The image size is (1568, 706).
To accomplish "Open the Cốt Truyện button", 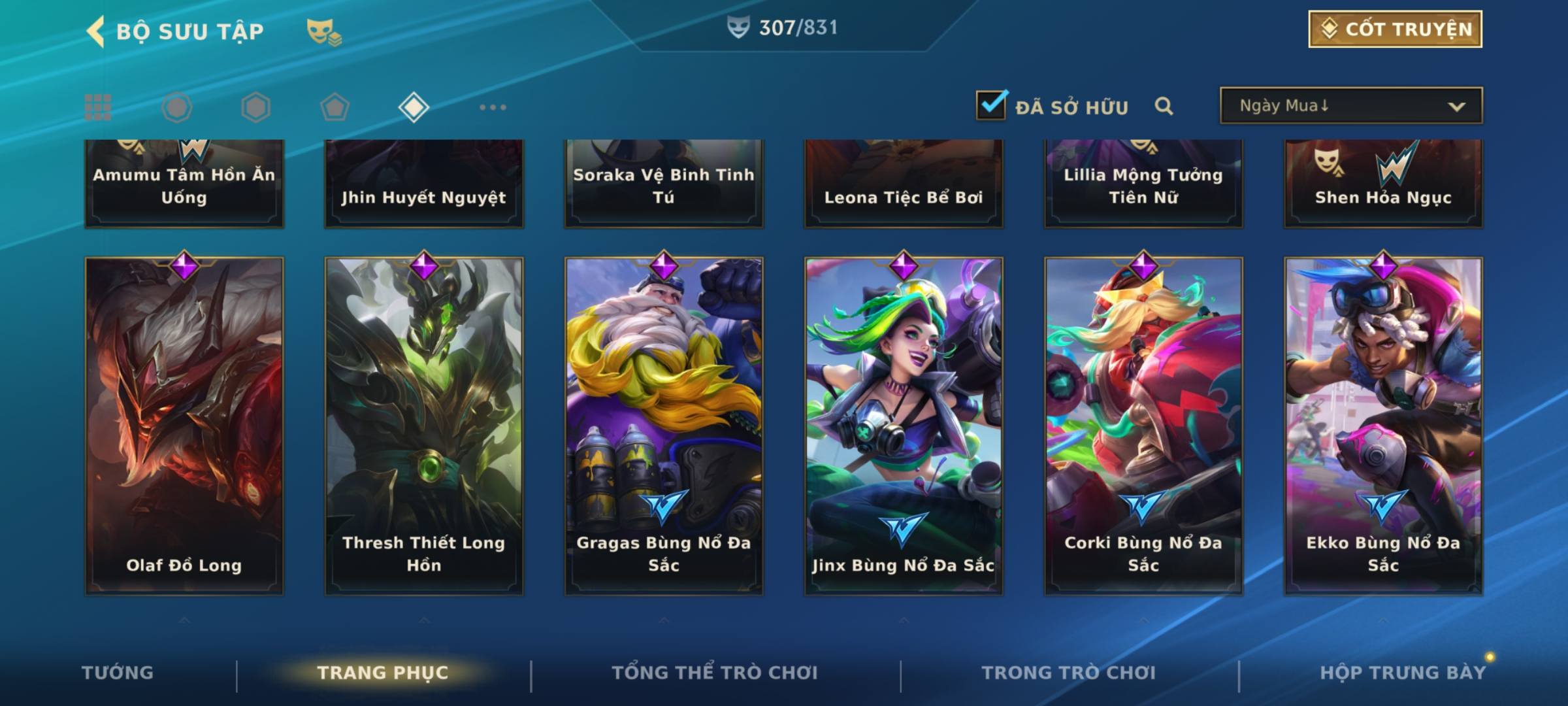I will pyautogui.click(x=1395, y=29).
